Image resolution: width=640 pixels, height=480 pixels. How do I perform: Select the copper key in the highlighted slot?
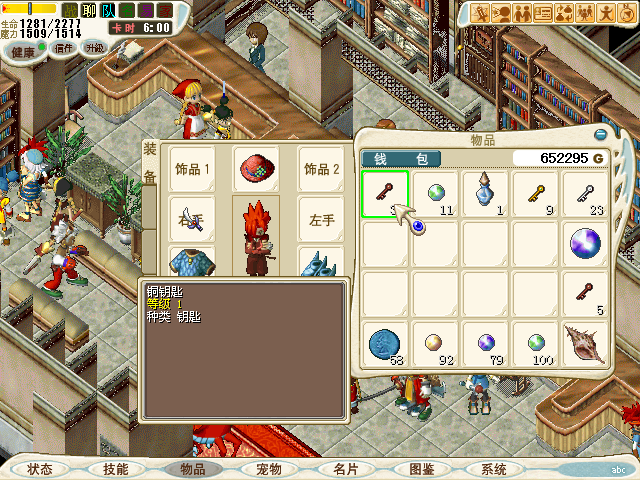384,194
